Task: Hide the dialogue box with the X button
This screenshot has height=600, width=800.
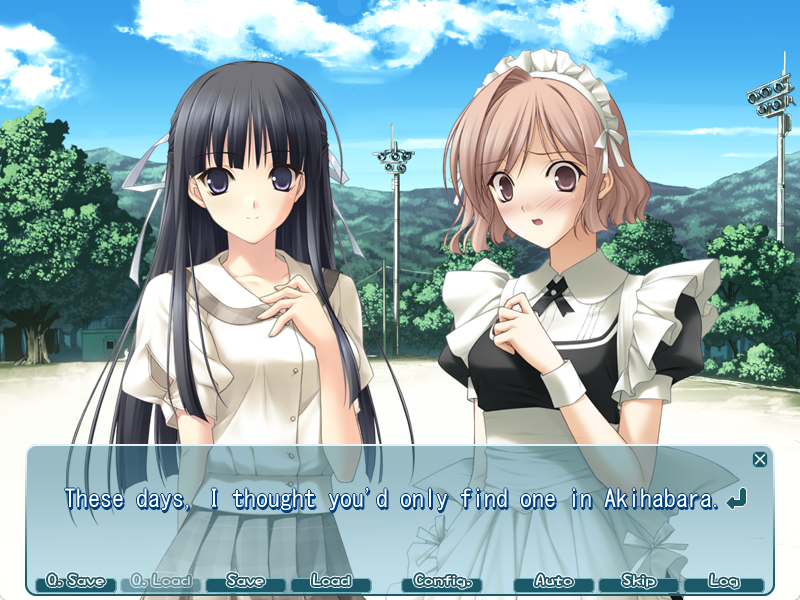Action: [x=760, y=459]
